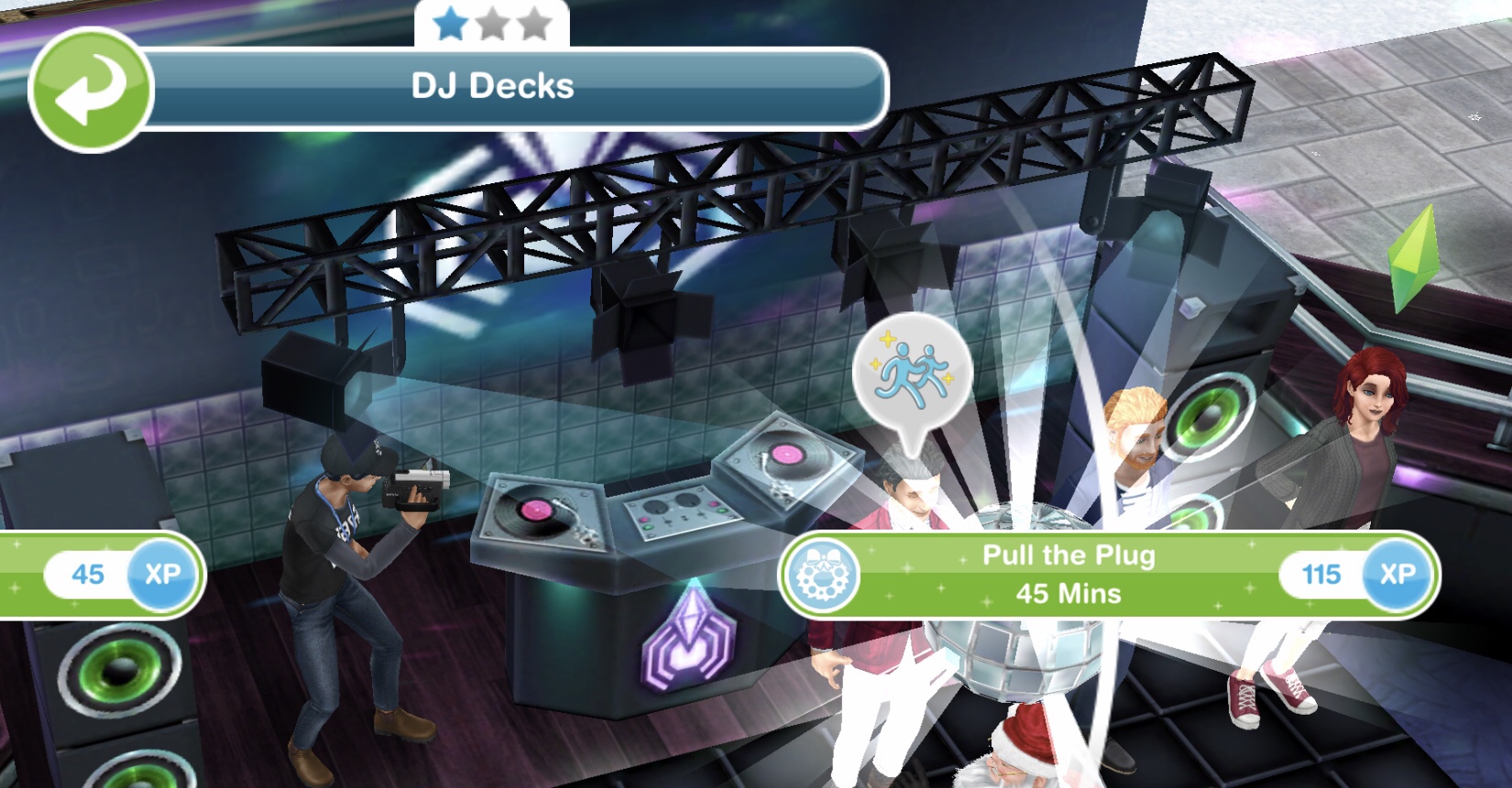Tap the green back arrow button
The height and width of the screenshot is (788, 1512).
pyautogui.click(x=91, y=90)
